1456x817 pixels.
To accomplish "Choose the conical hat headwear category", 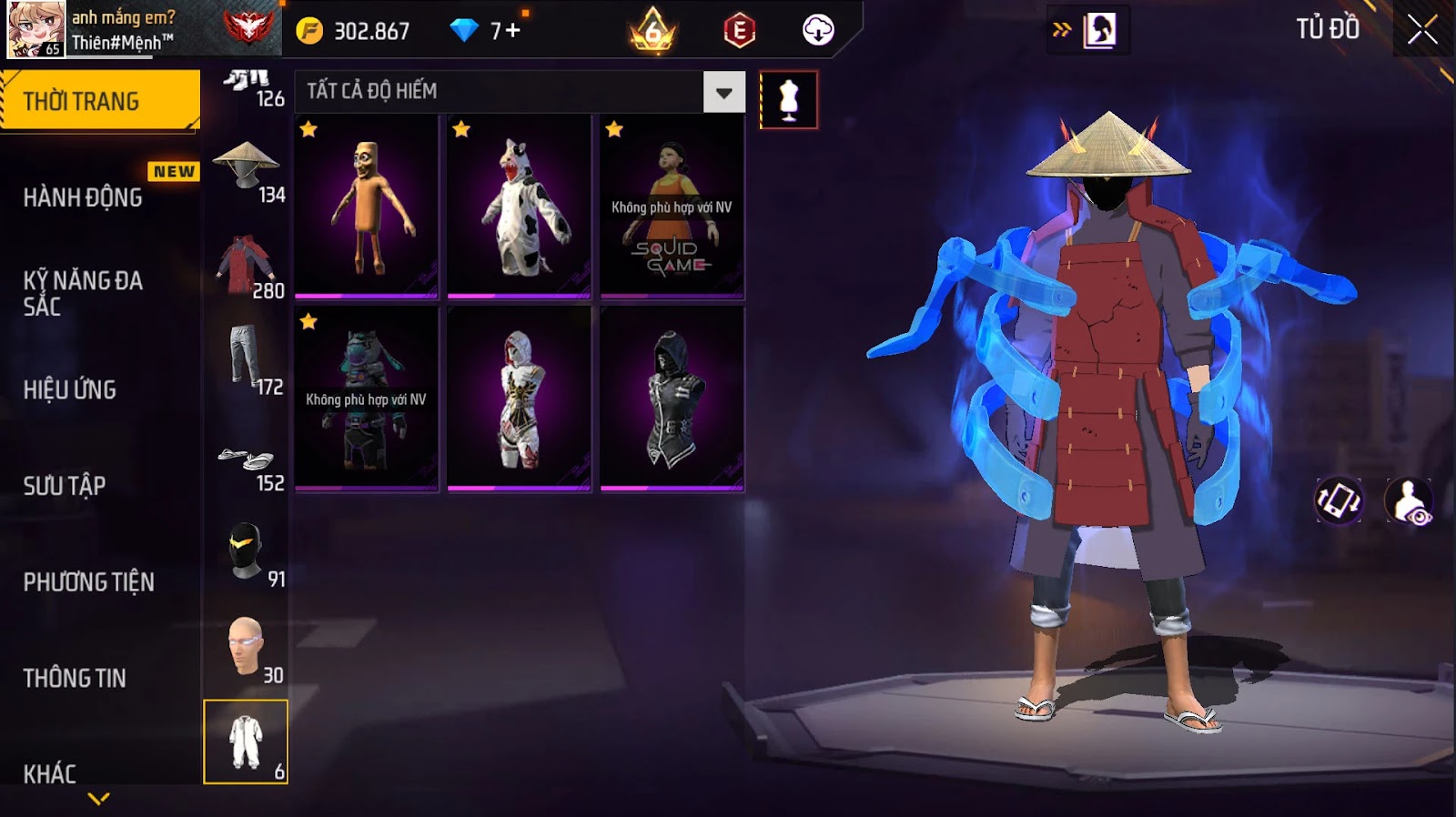I will 246,167.
